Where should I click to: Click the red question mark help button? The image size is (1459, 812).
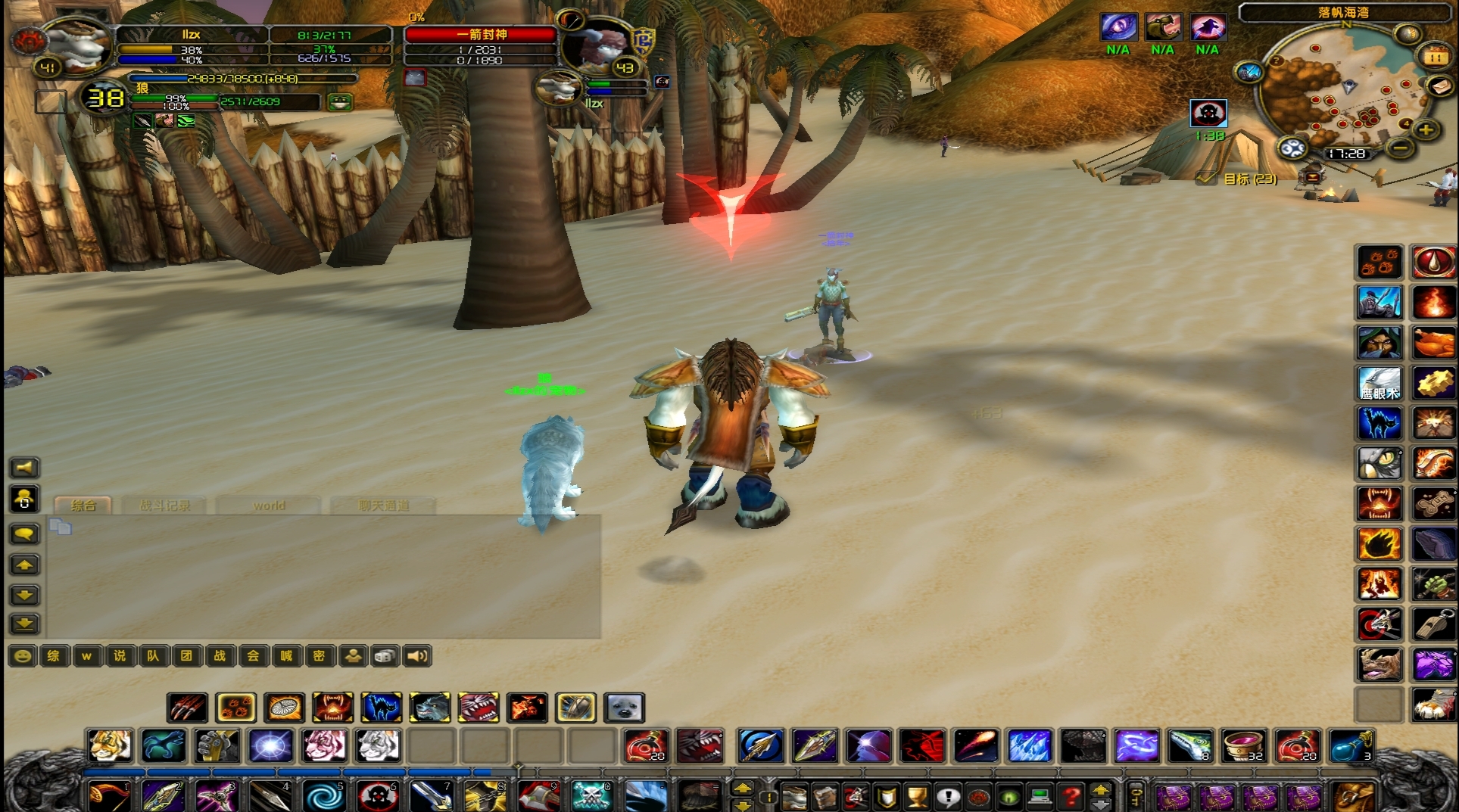click(x=1071, y=796)
